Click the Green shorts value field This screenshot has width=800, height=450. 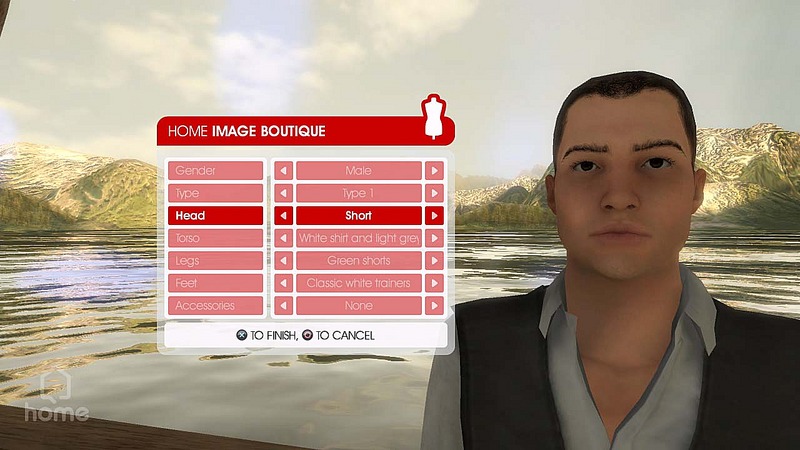click(358, 261)
